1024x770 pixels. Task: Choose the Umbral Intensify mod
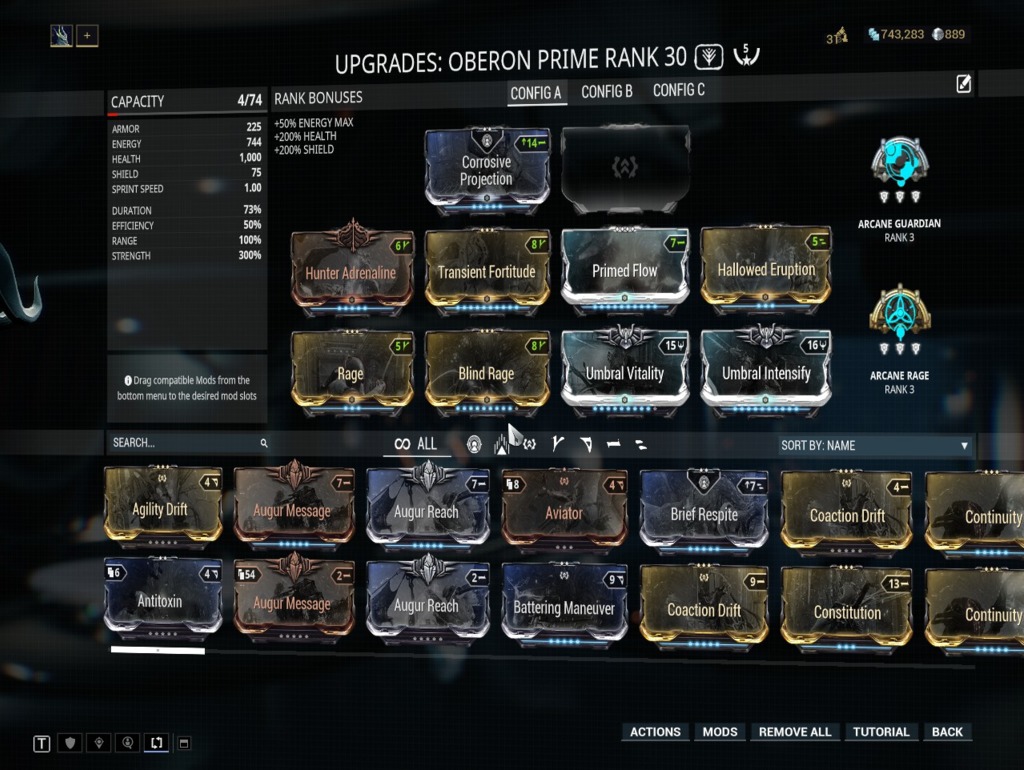tap(763, 372)
